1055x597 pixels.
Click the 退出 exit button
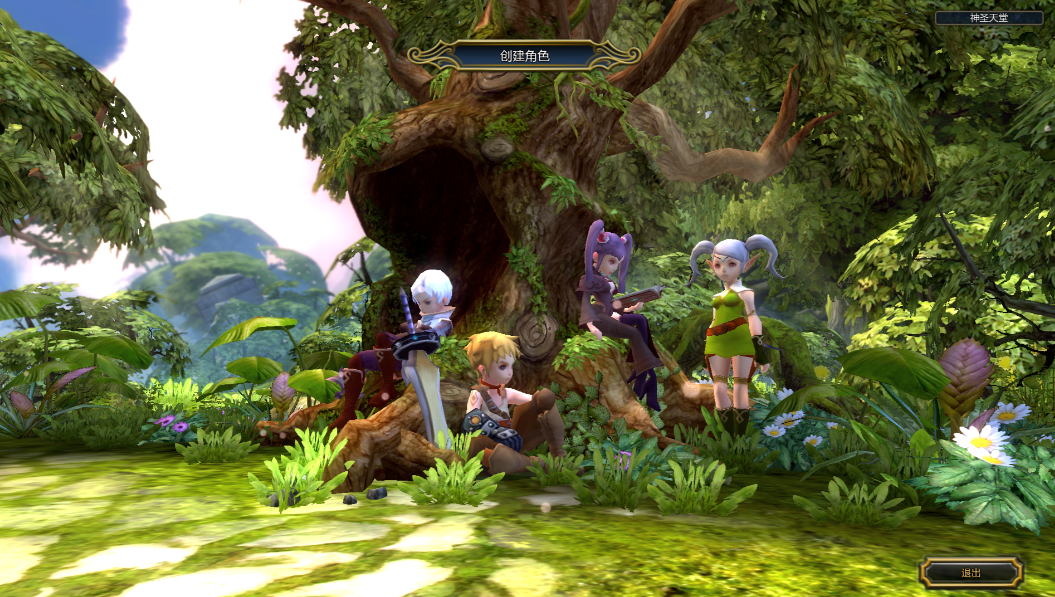(x=971, y=573)
